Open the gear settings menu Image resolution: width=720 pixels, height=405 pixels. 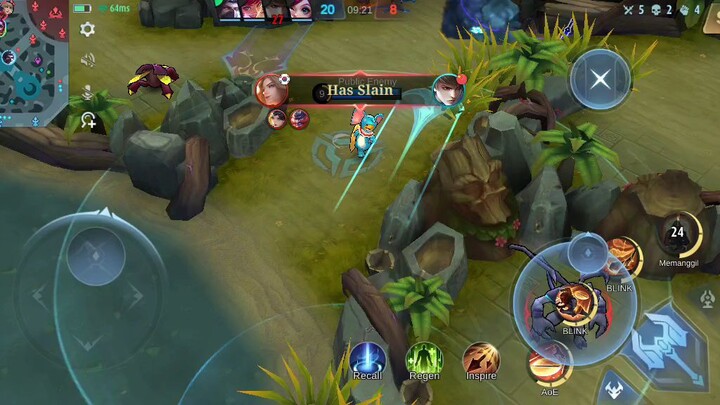[x=87, y=29]
